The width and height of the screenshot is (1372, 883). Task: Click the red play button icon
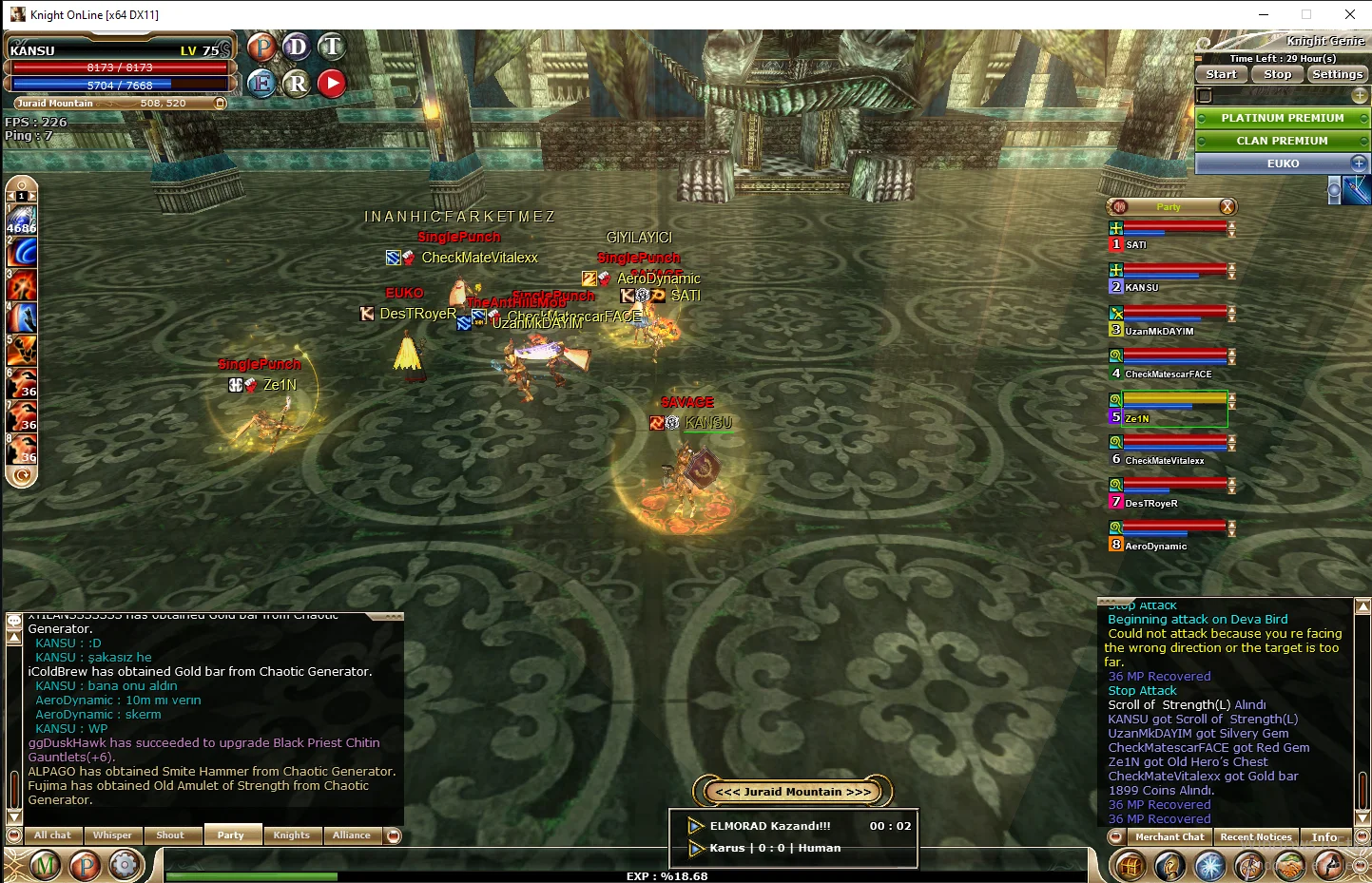(x=331, y=84)
